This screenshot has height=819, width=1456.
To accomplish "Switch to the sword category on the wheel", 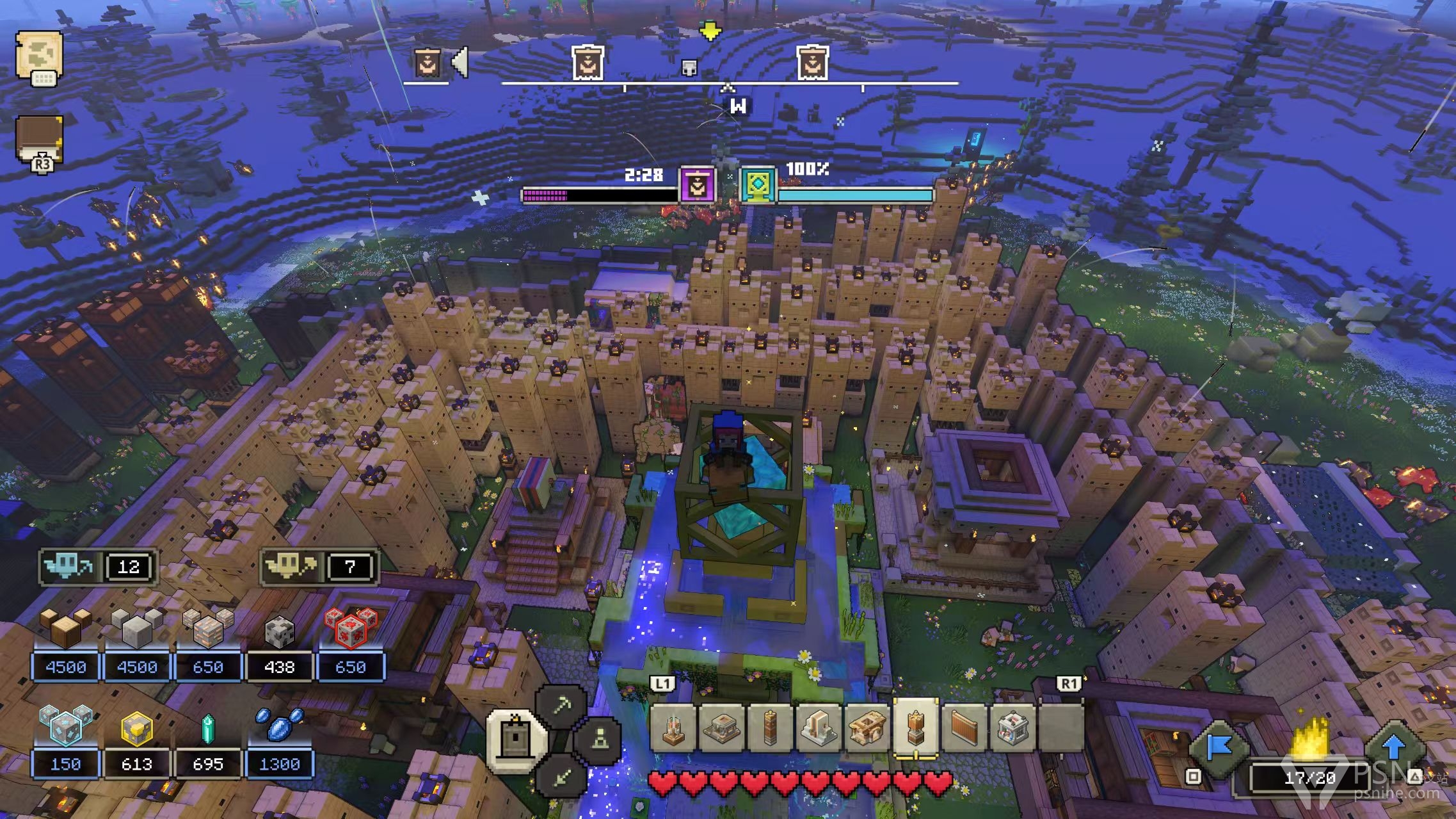I will [x=561, y=777].
